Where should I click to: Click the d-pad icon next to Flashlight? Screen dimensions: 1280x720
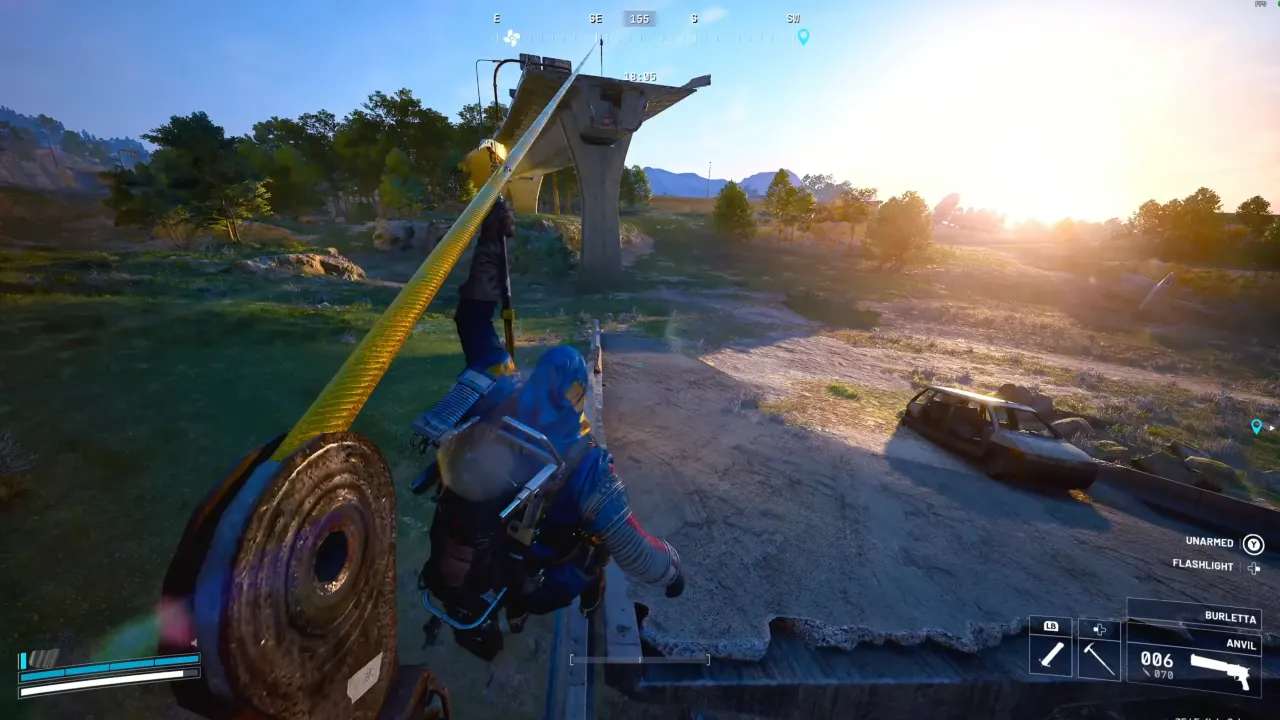click(1253, 568)
